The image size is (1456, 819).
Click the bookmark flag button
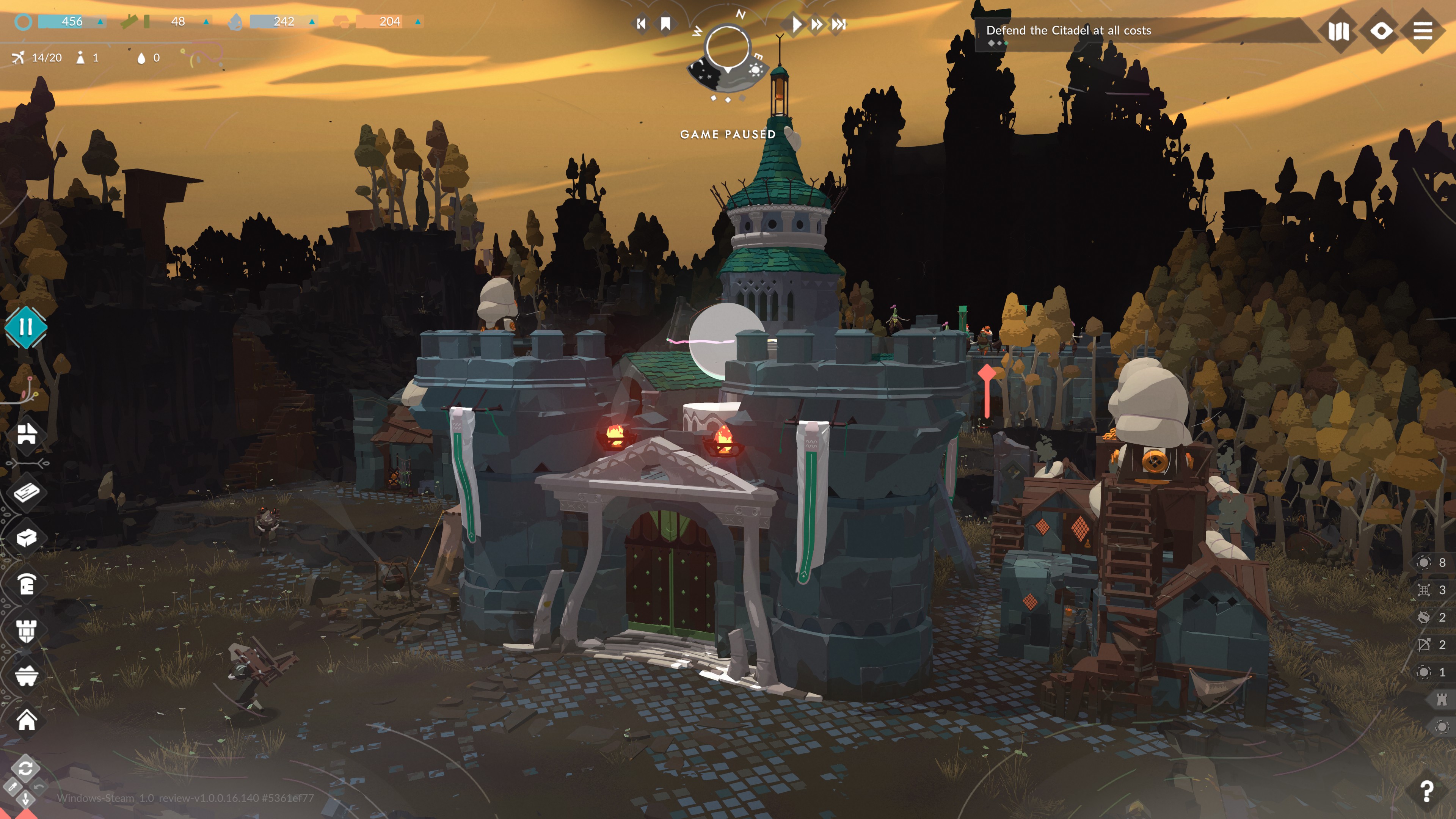666,24
